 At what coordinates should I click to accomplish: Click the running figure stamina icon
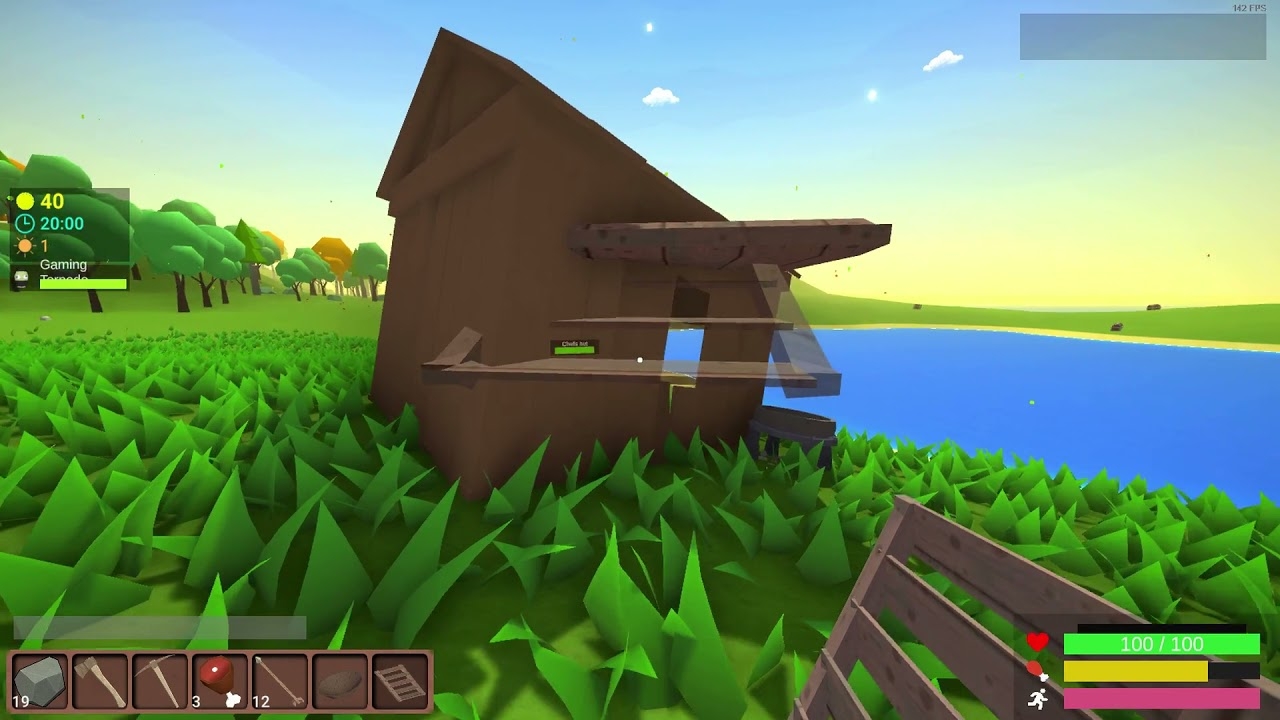(x=1038, y=696)
